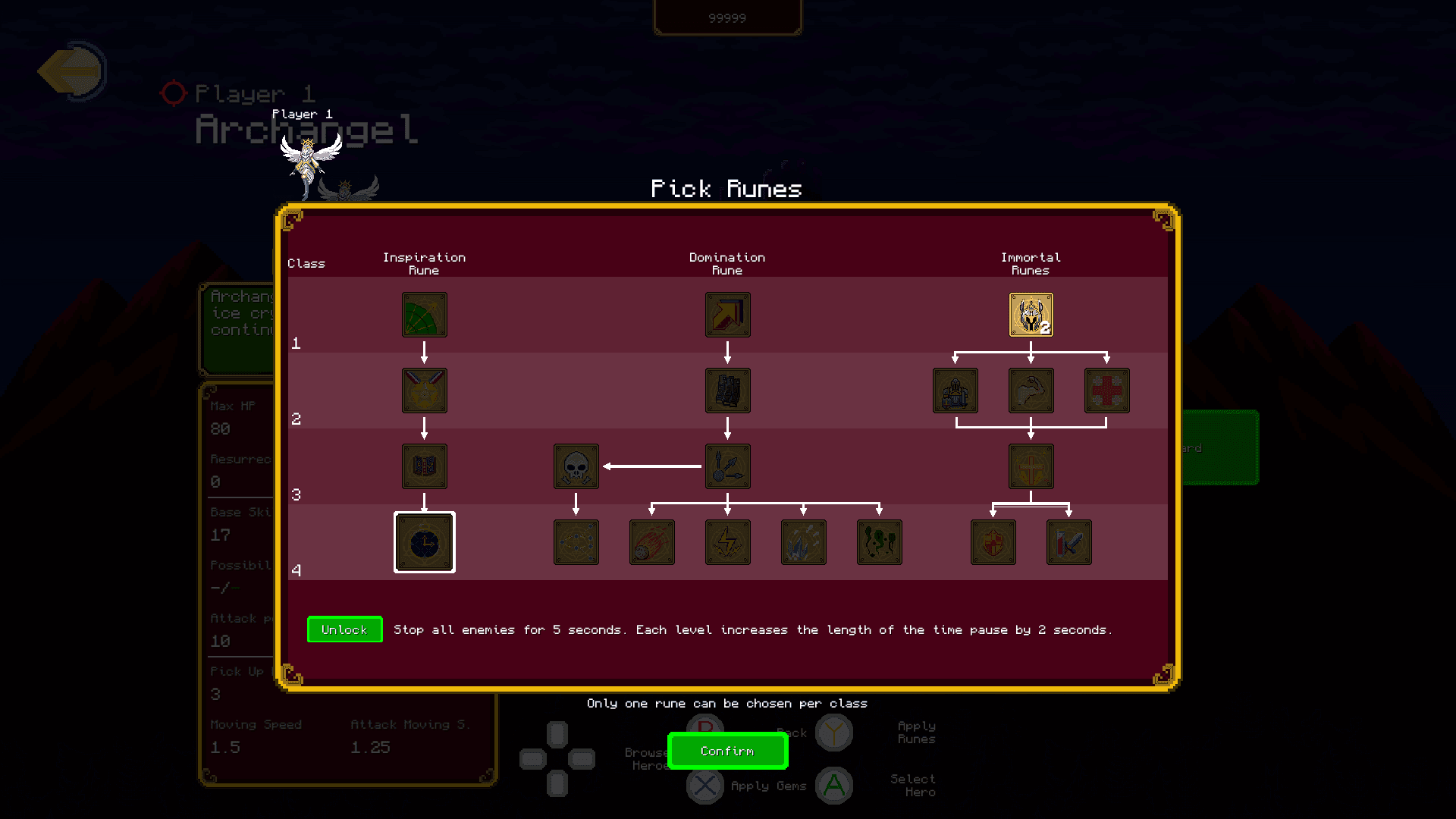Choose the red cross healing rune
The image size is (1456, 819).
[1106, 391]
